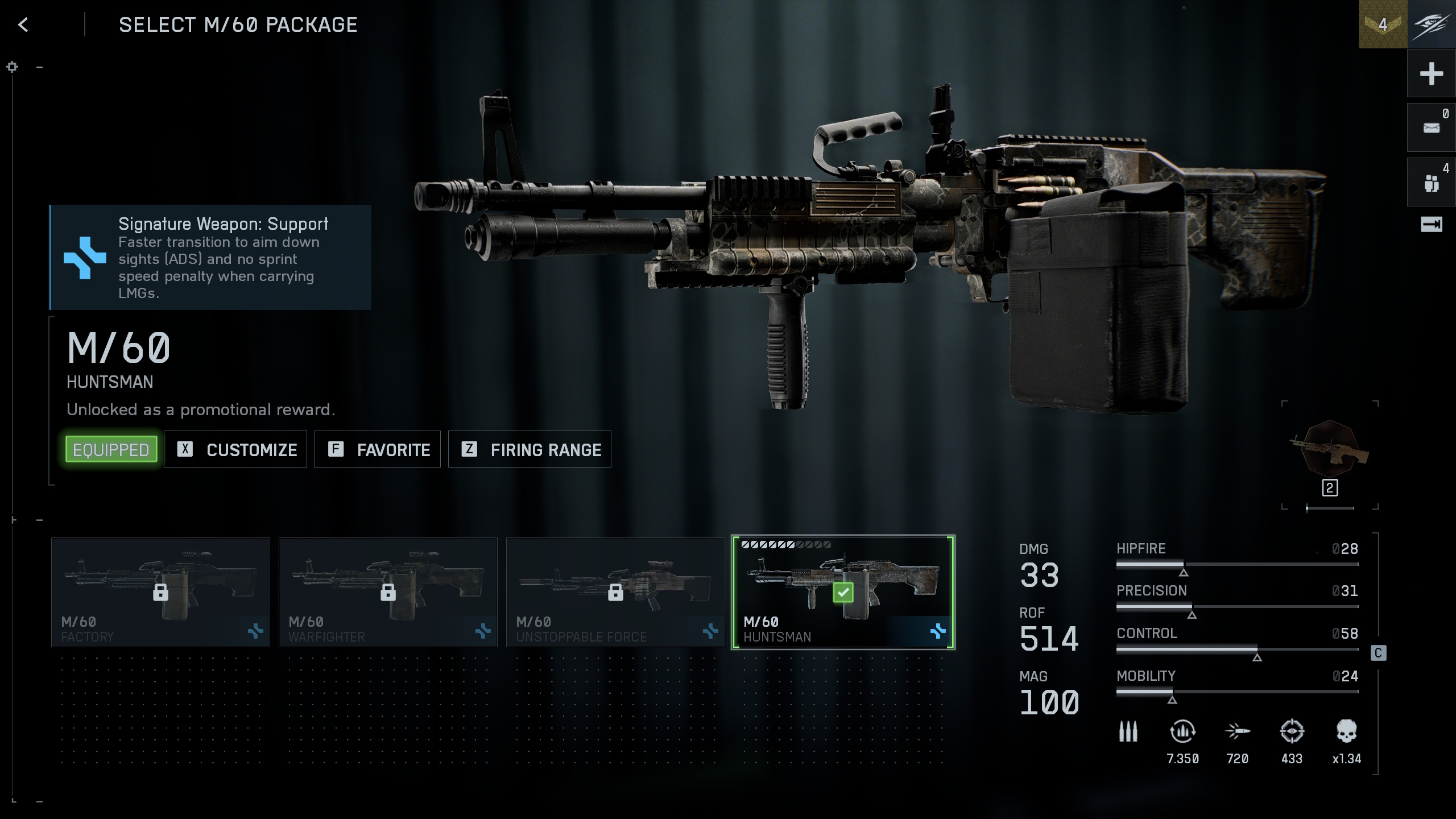Select the equipped M/60 Huntsman package

pos(843,592)
